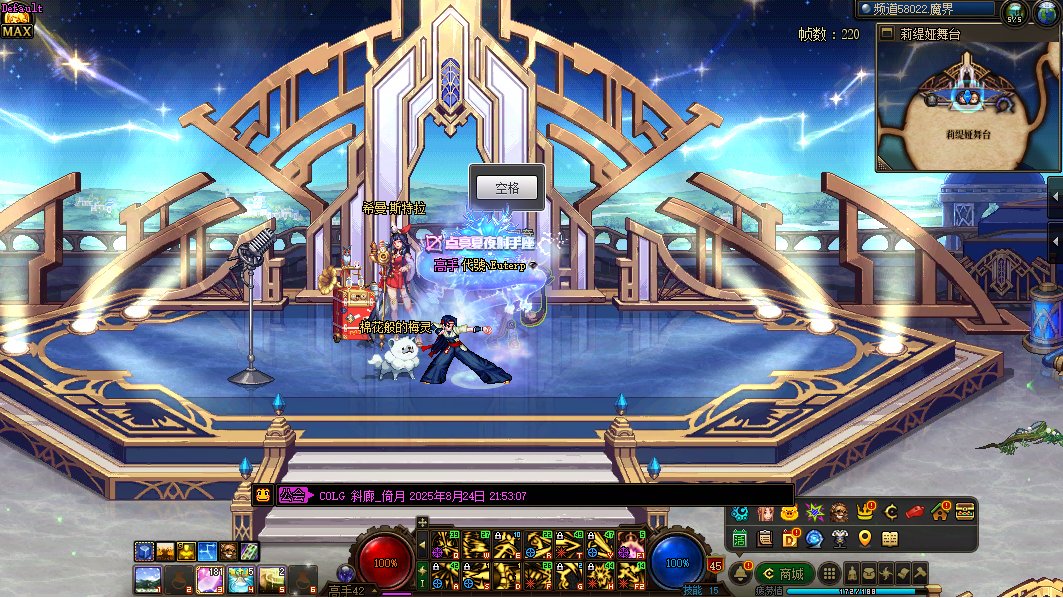Open the treasure chest icon

click(965, 512)
